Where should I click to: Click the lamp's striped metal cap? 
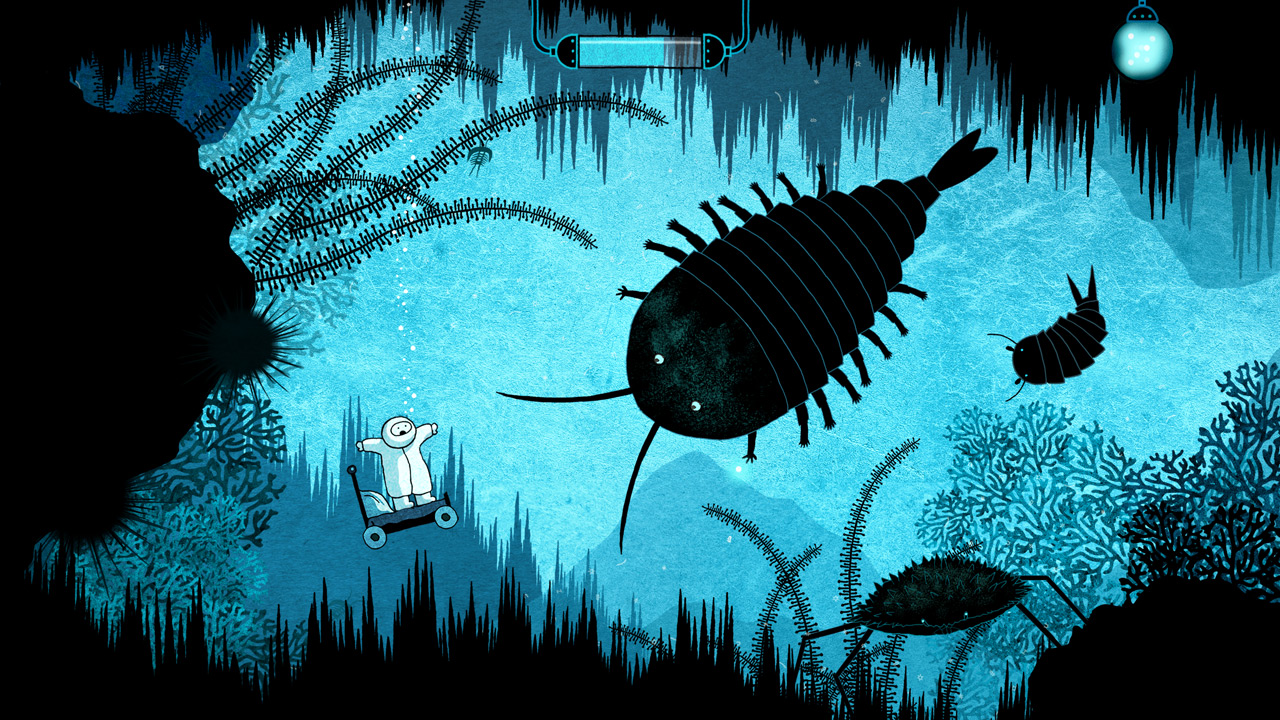(x=1142, y=14)
